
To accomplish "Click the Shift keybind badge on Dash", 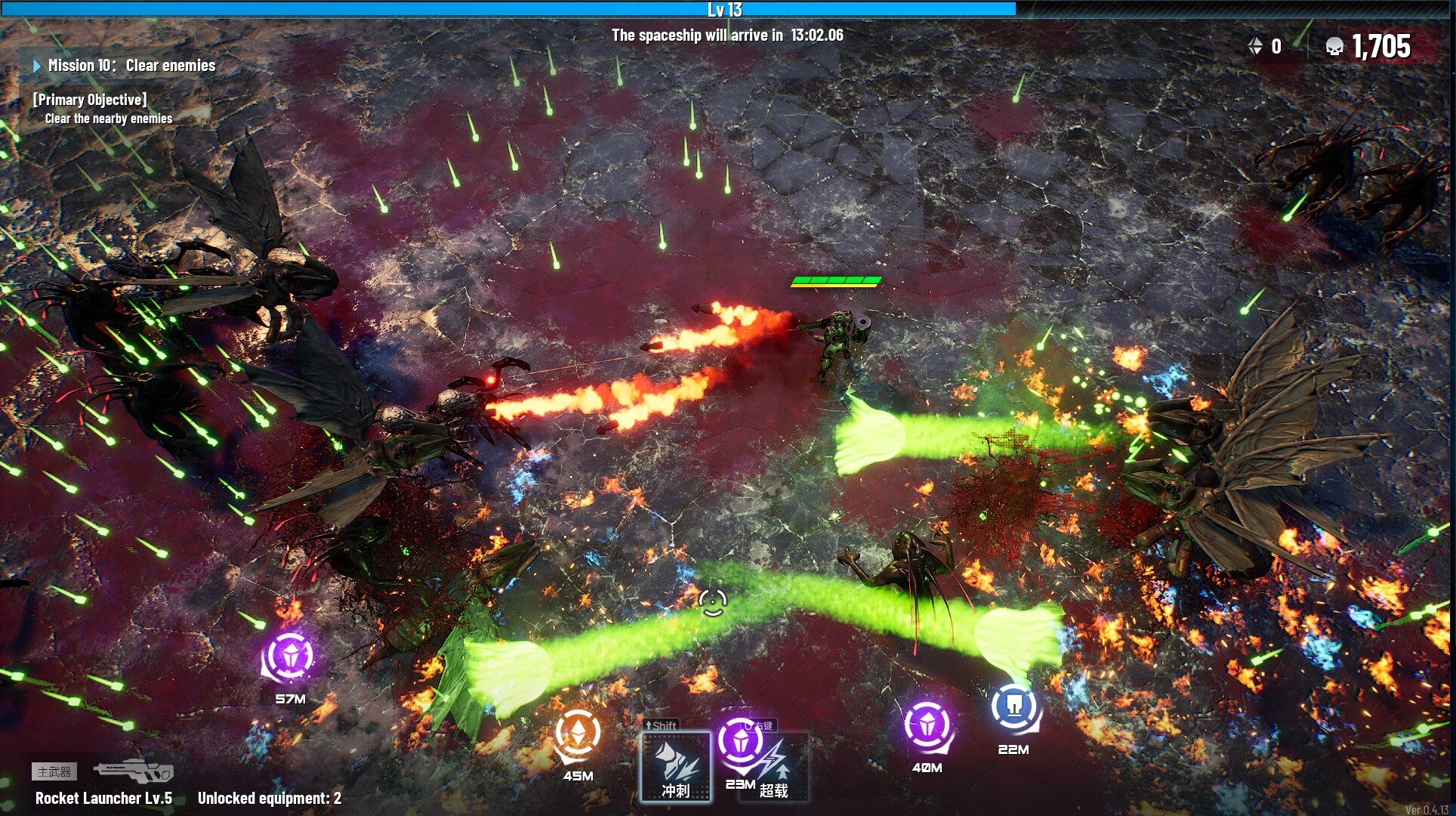I will (x=661, y=725).
